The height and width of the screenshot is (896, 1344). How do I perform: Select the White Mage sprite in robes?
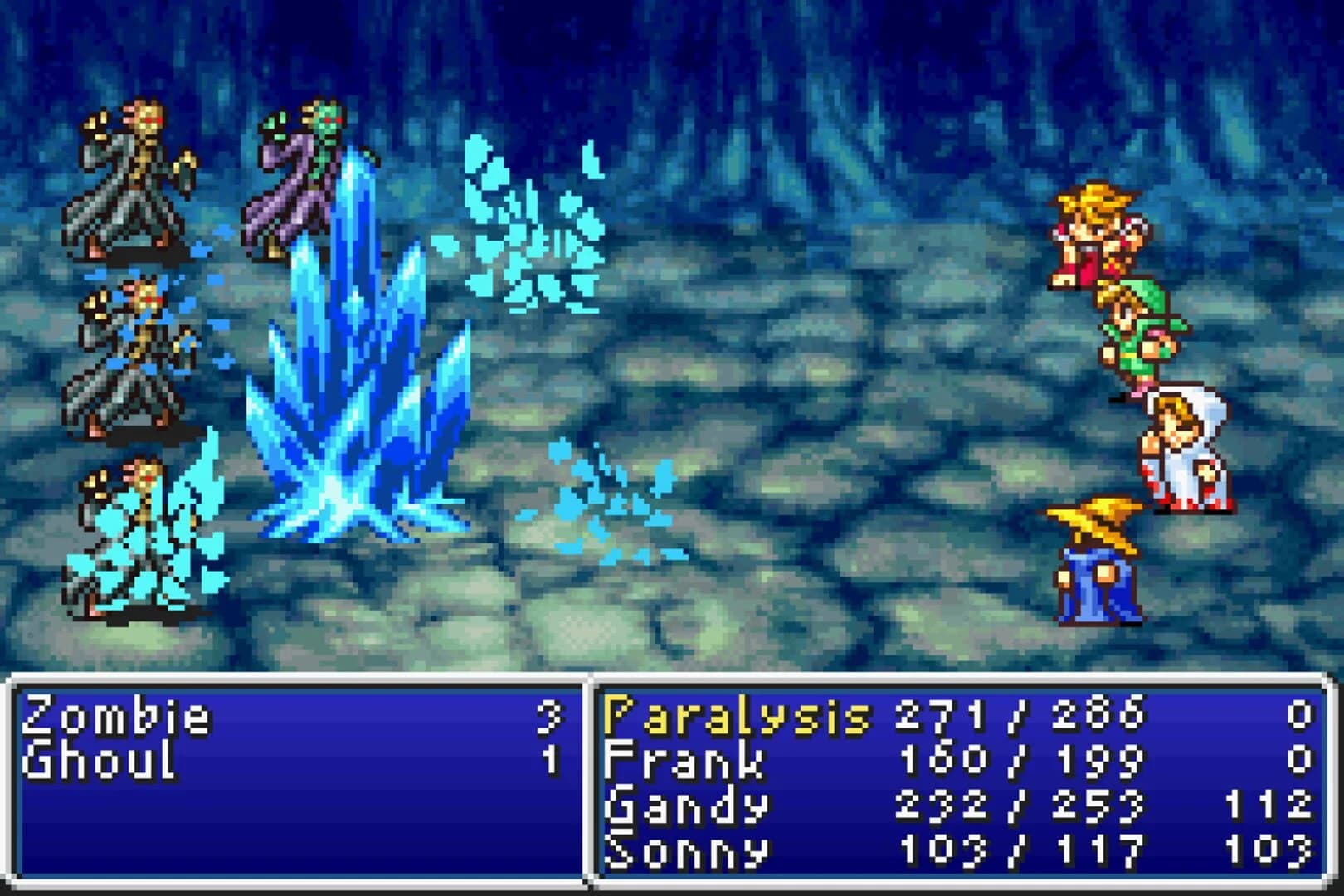coord(1182,444)
